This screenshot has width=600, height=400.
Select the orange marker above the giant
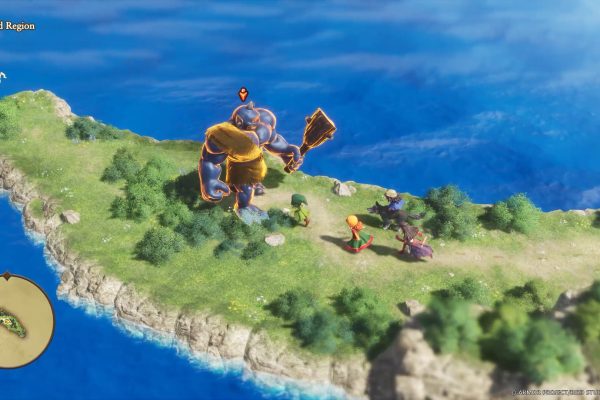coord(243,94)
